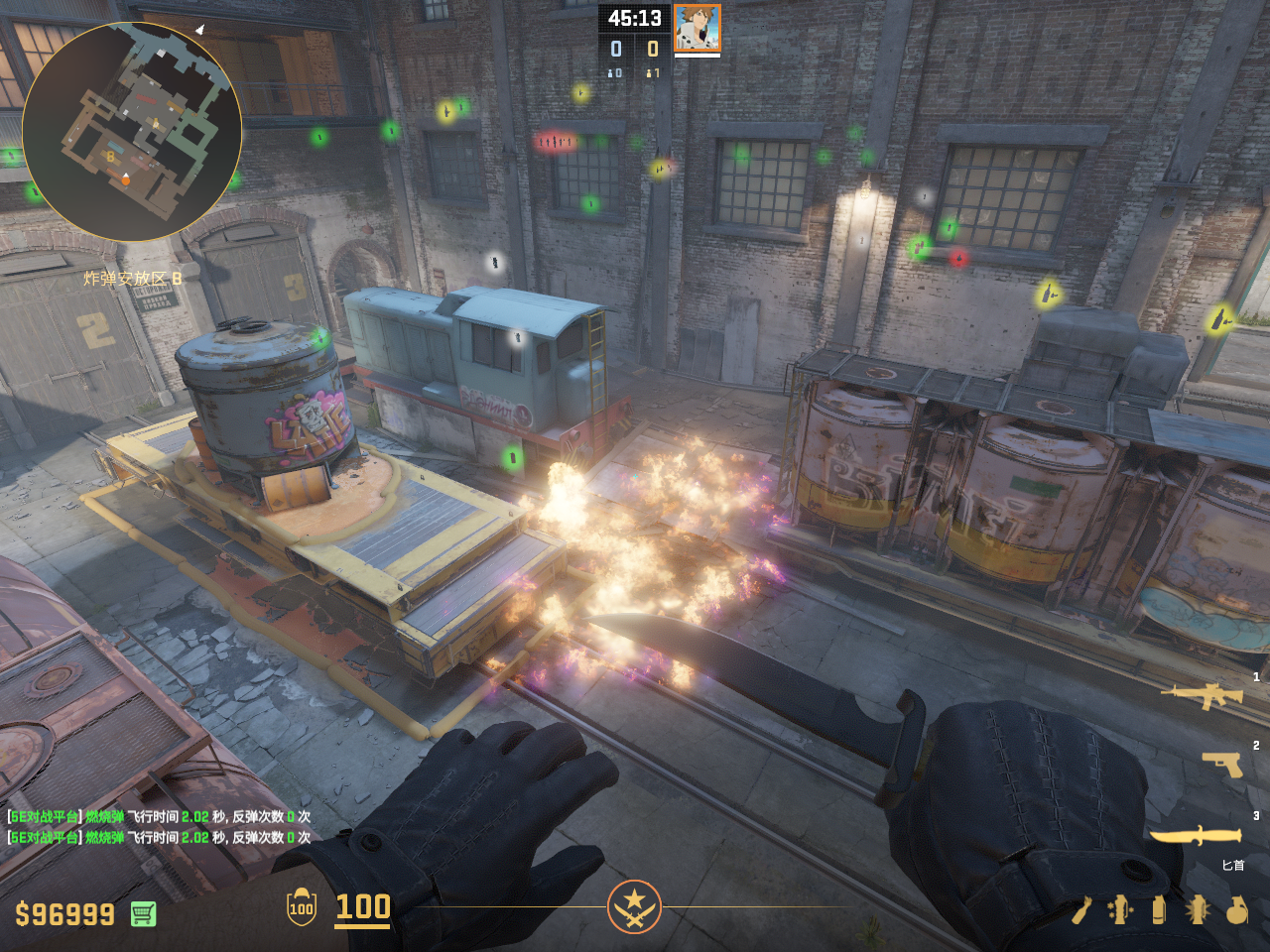Select the decoy grenade icon
The width and height of the screenshot is (1270, 952).
coord(1120,909)
